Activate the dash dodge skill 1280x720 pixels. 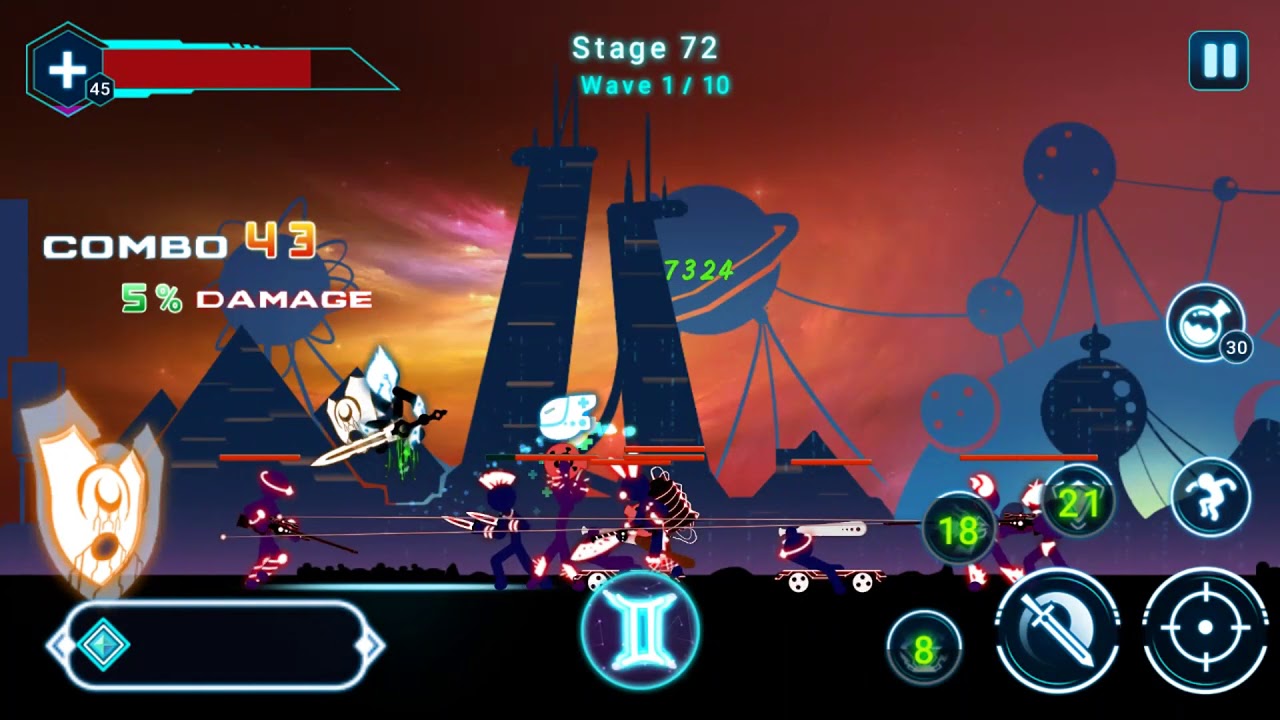[x=1210, y=496]
